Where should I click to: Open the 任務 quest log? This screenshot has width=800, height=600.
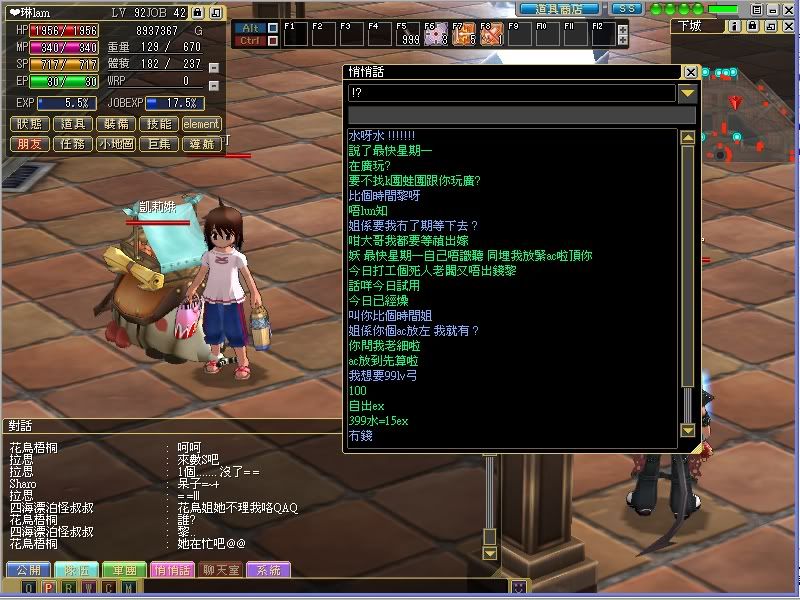click(72, 144)
